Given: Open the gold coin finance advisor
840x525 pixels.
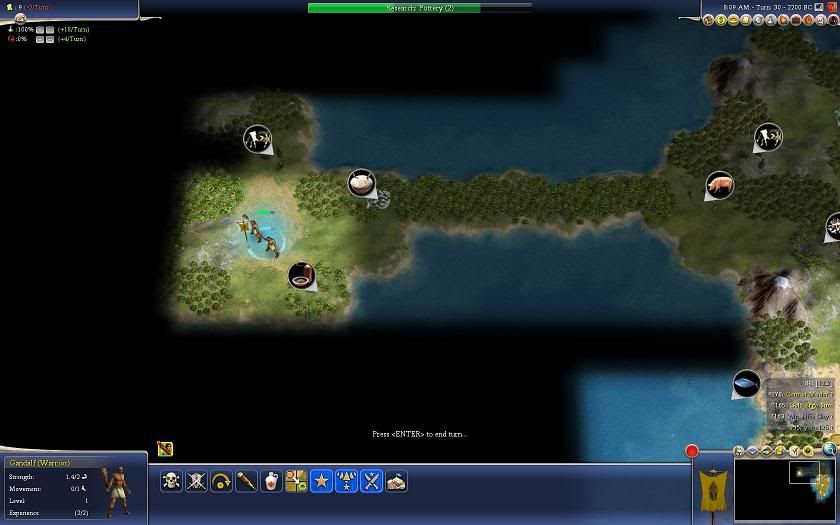Looking at the screenshot, I should 722,20.
